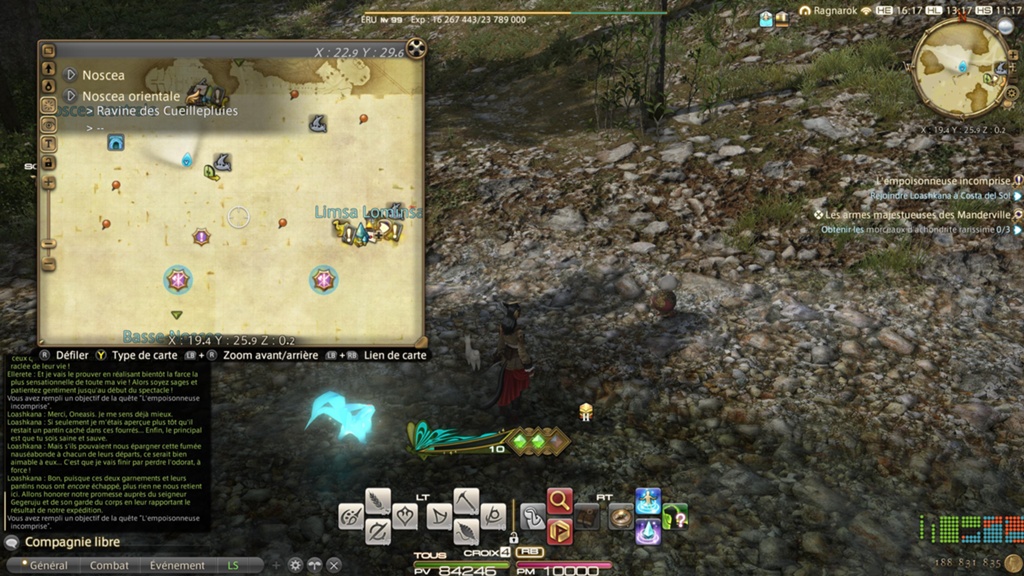
Task: Select the LS chat tab
Action: pos(234,565)
